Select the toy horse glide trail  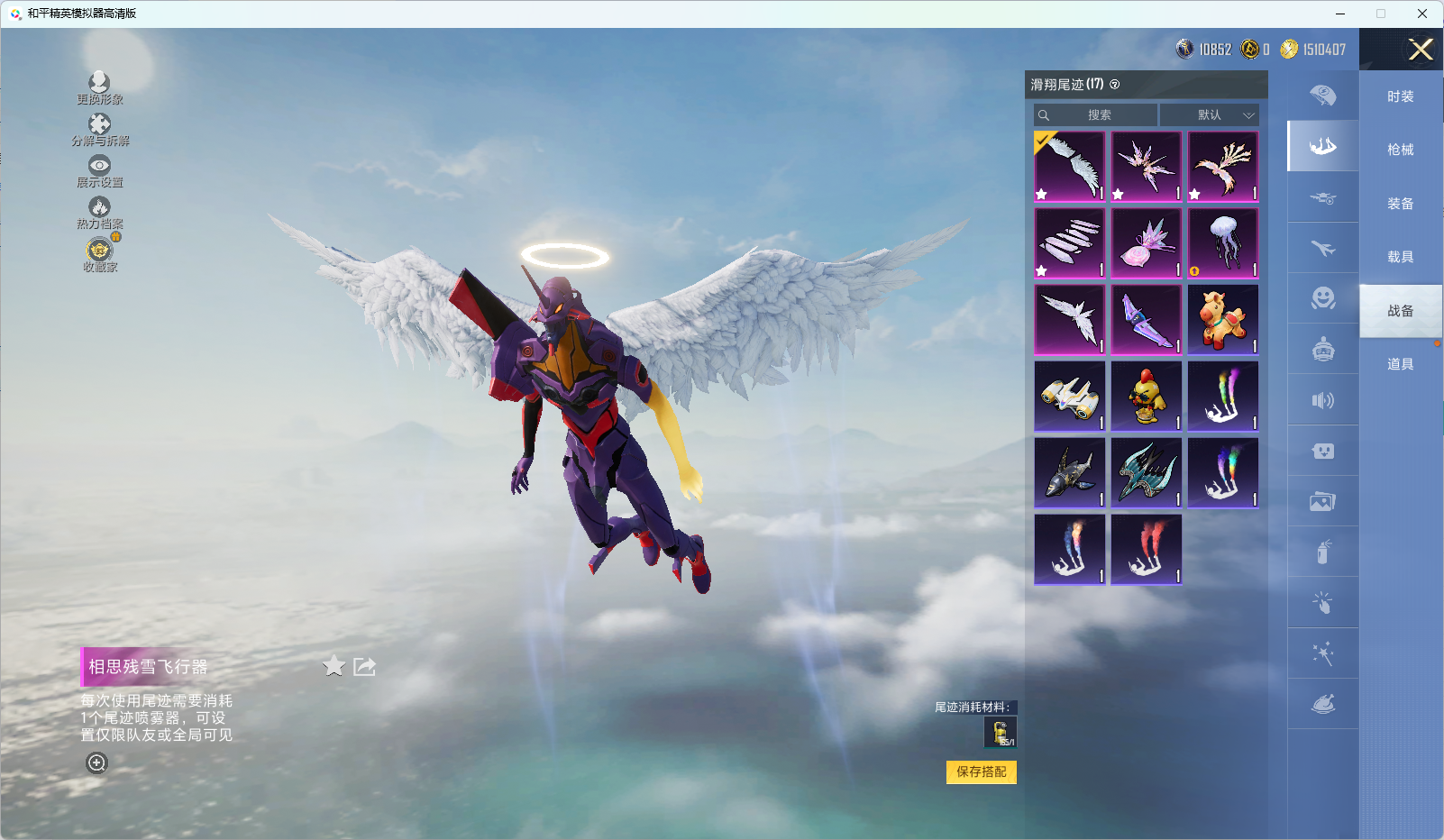1223,320
